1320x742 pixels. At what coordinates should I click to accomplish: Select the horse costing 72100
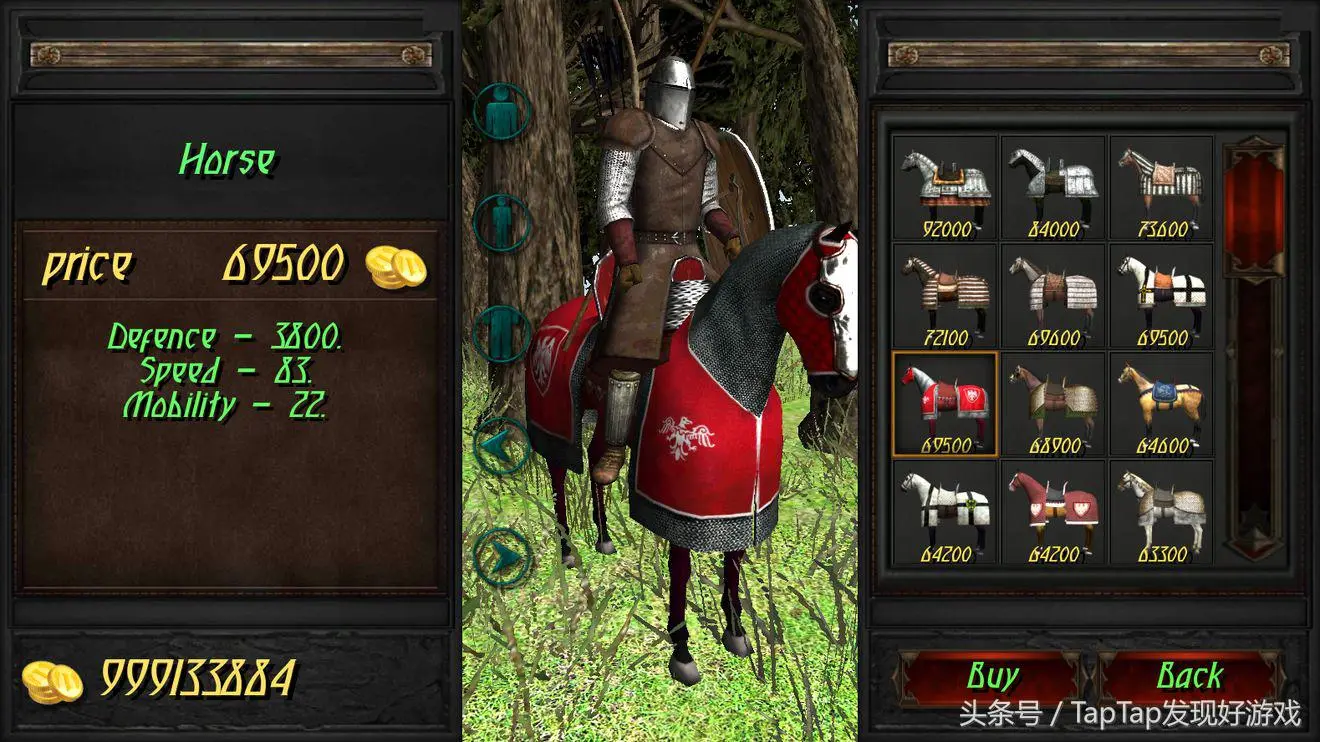point(945,296)
